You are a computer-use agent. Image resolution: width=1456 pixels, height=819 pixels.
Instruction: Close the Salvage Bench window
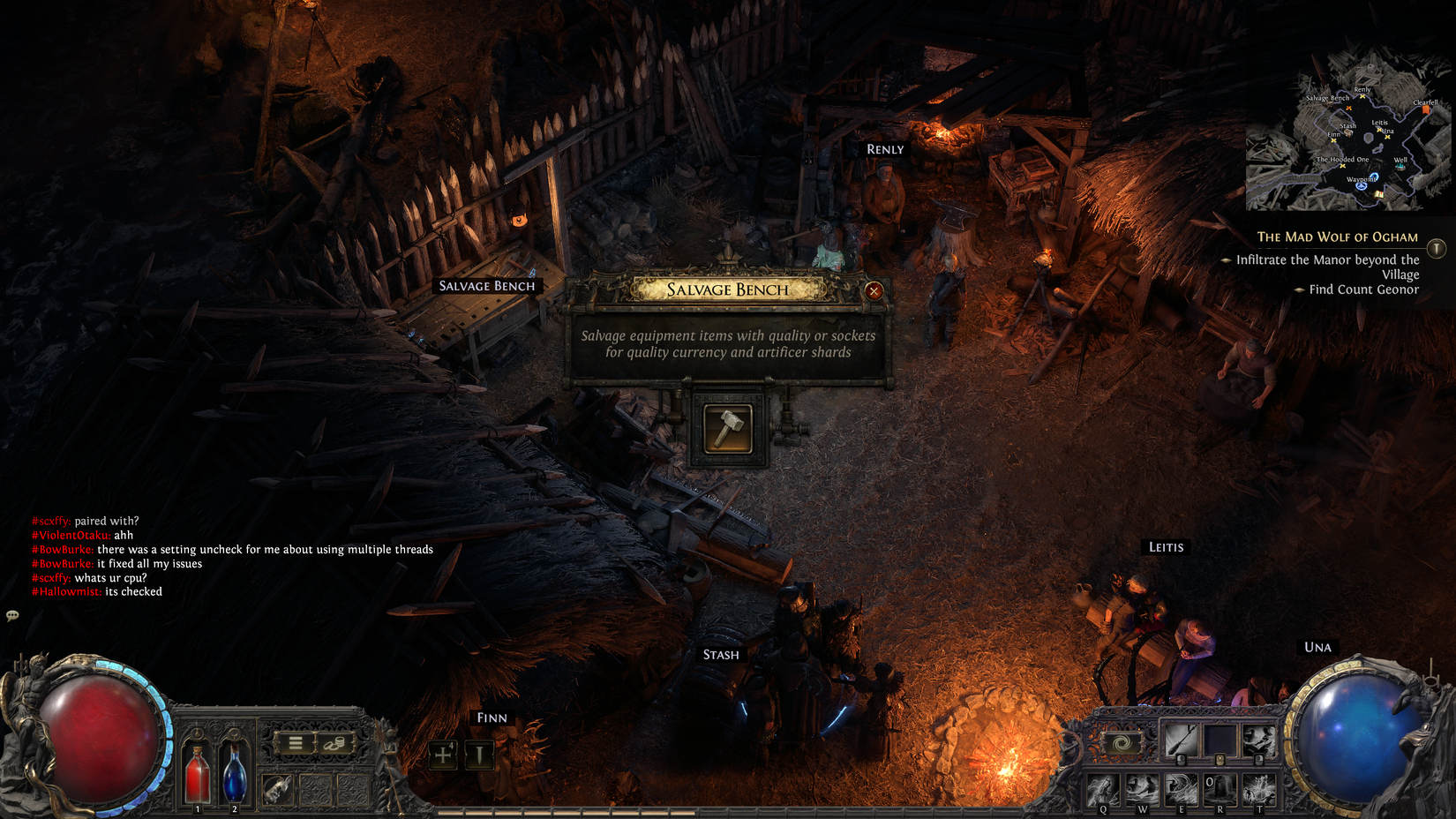874,291
